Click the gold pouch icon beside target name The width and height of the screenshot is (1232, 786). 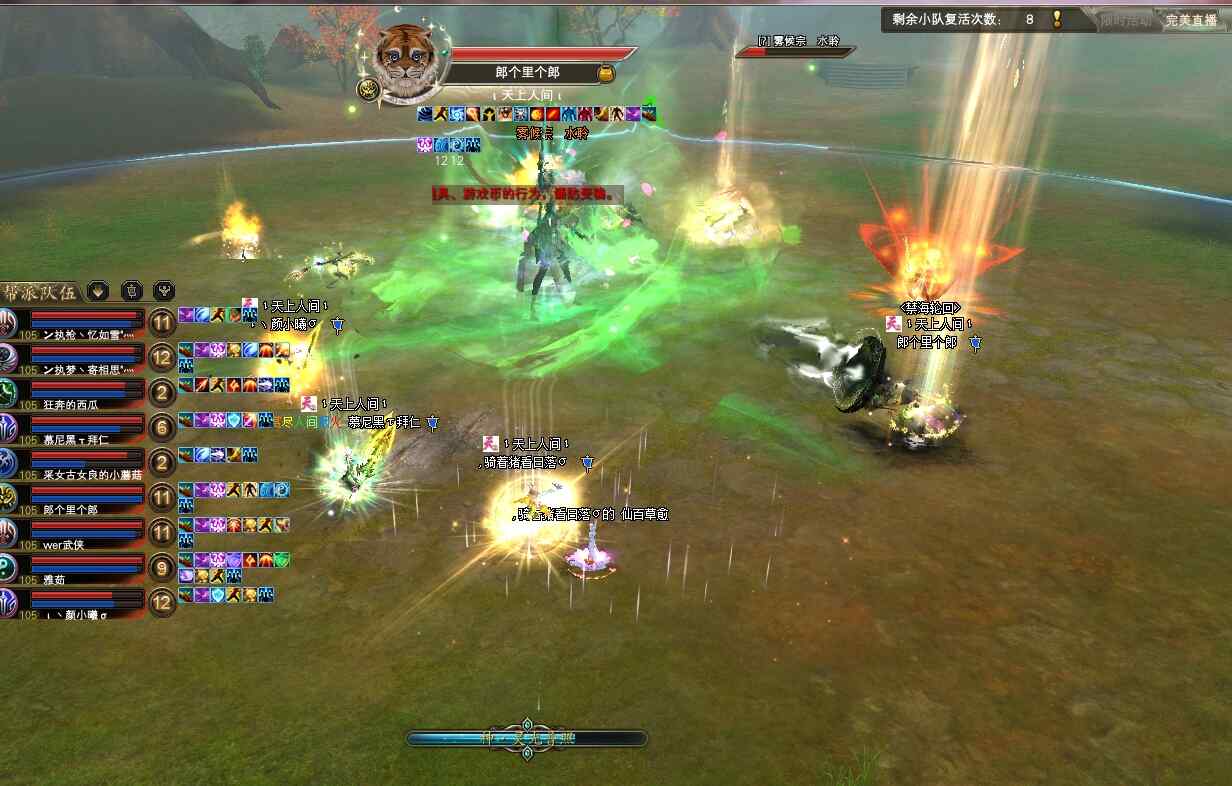[x=605, y=73]
